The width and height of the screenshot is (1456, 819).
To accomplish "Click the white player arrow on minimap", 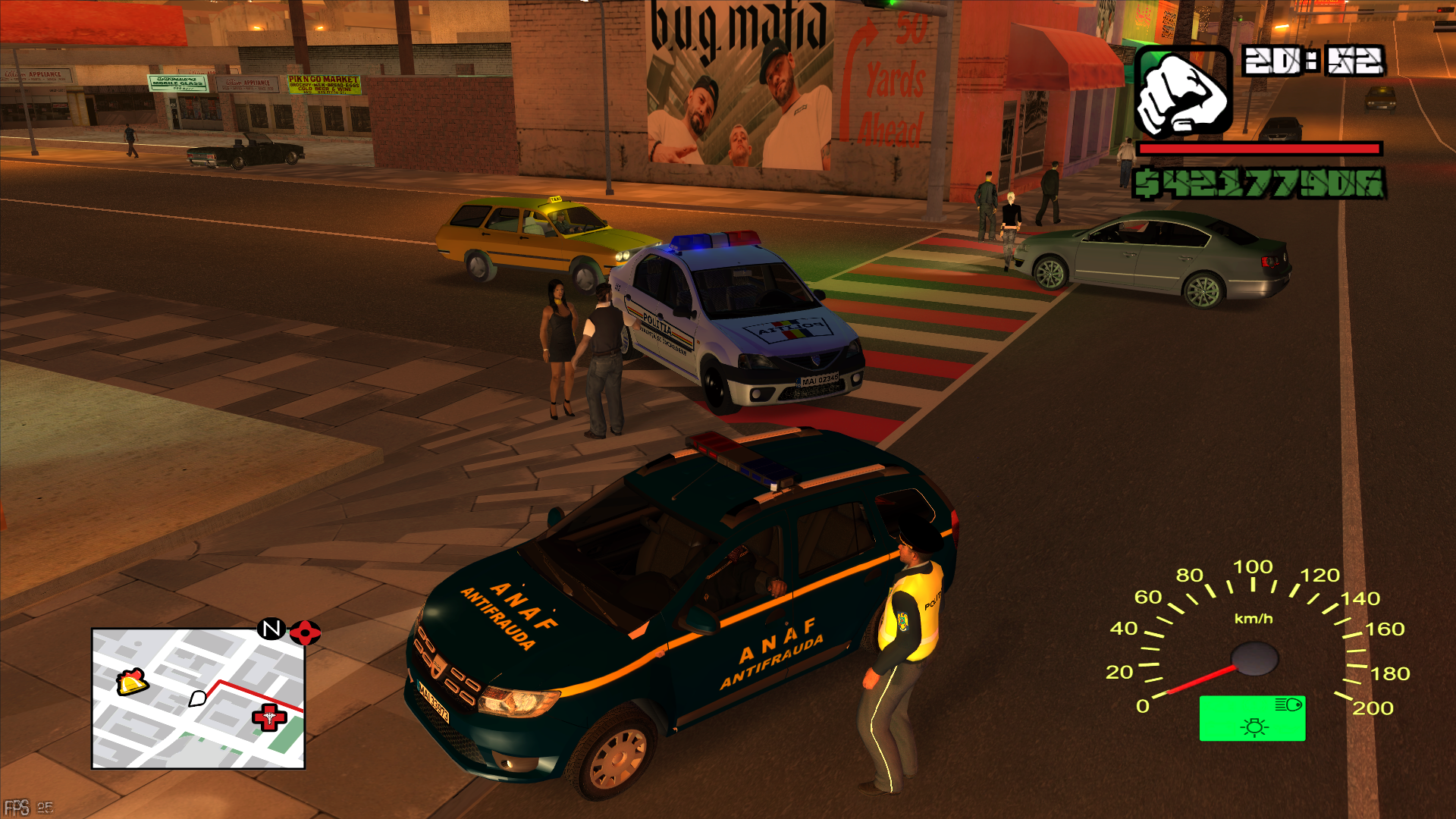I will tap(198, 698).
